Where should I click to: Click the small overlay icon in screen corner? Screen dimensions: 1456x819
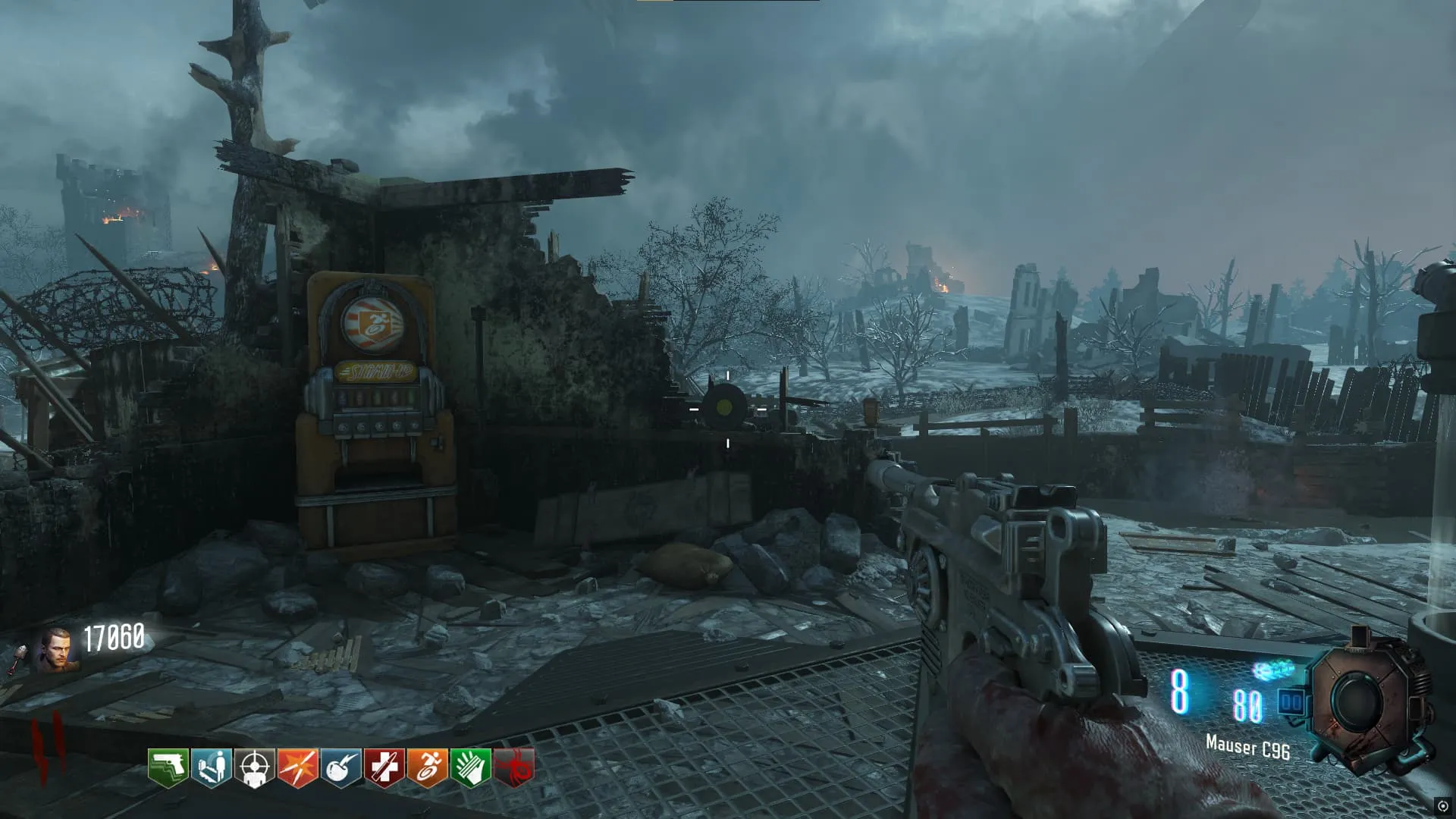(1442, 806)
